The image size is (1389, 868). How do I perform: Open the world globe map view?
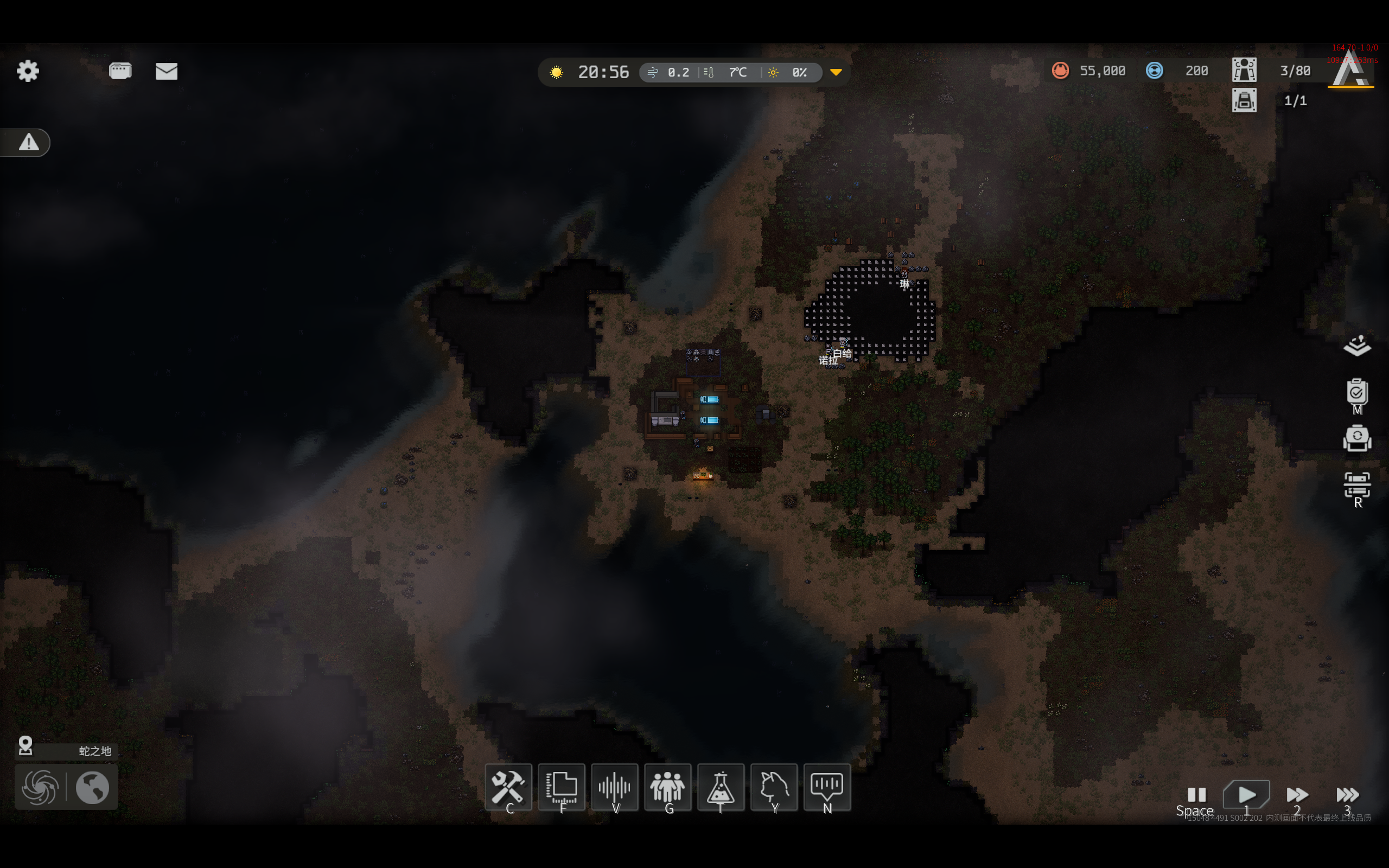92,787
